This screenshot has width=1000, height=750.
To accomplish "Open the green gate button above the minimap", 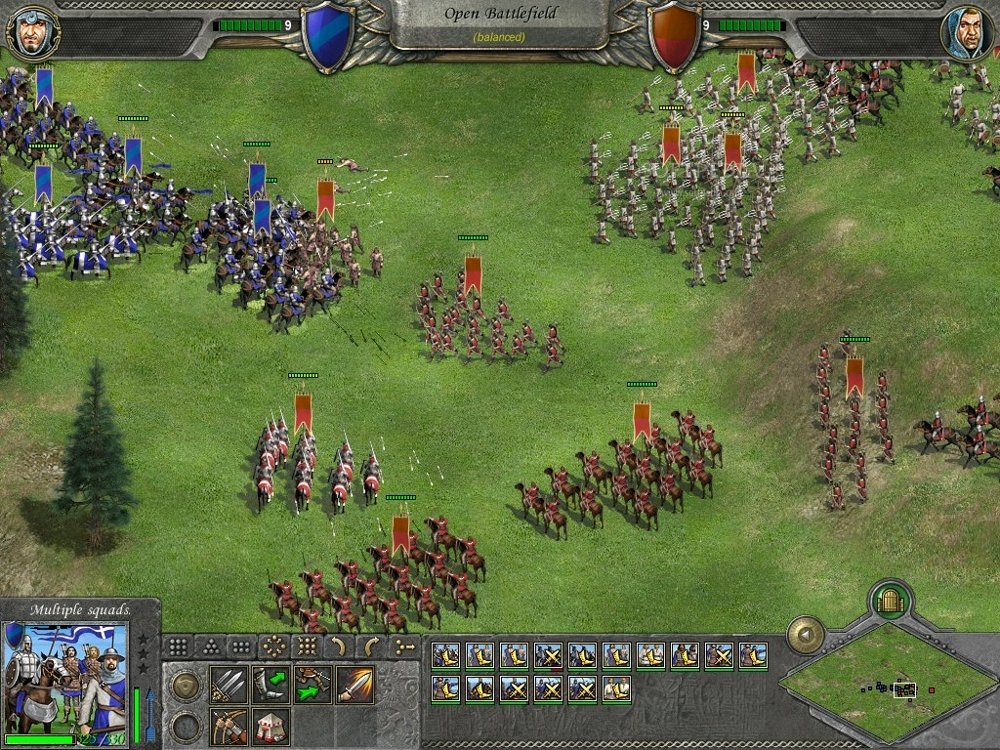I will point(889,601).
